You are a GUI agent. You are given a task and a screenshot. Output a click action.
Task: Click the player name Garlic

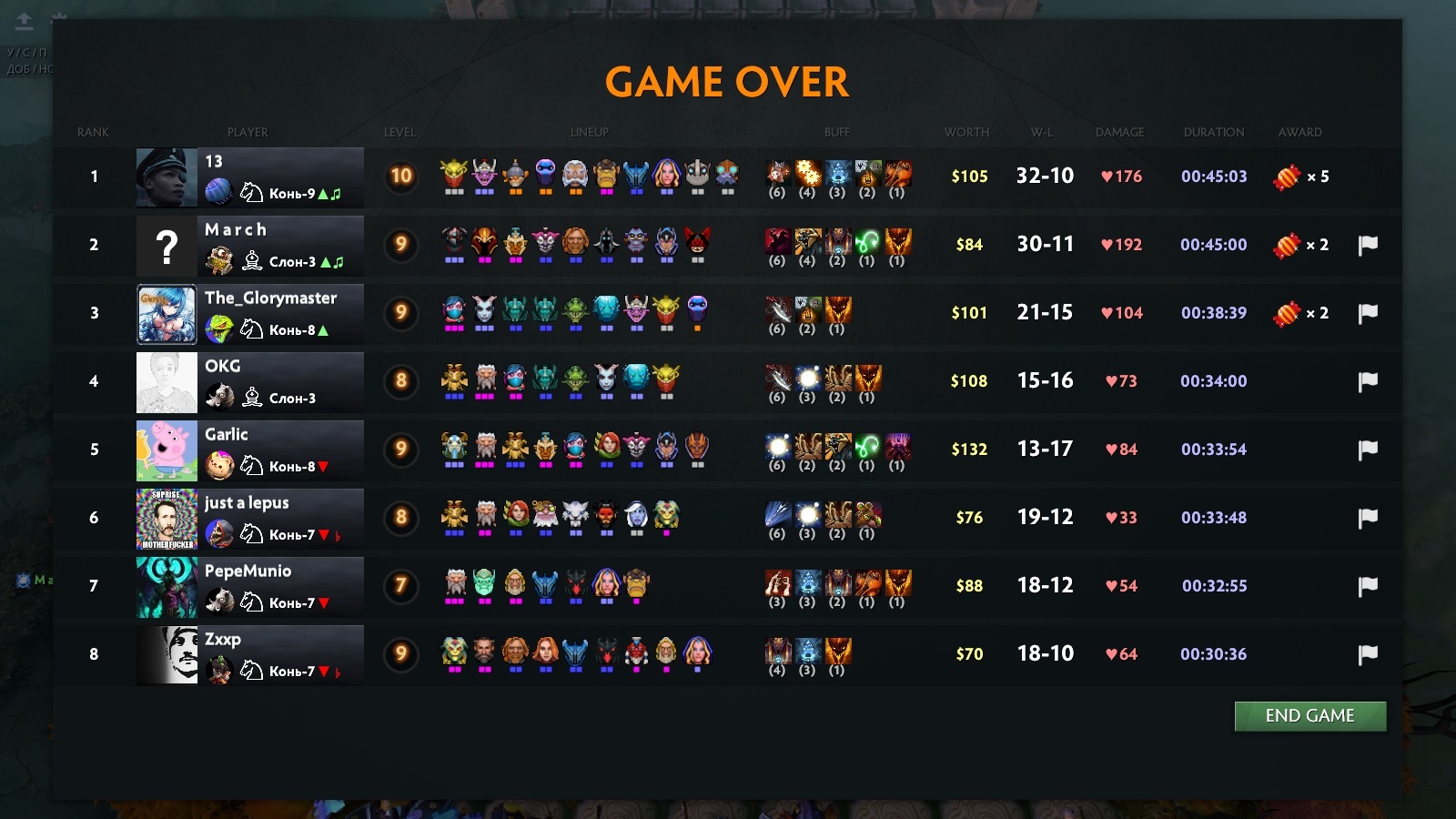pyautogui.click(x=226, y=434)
